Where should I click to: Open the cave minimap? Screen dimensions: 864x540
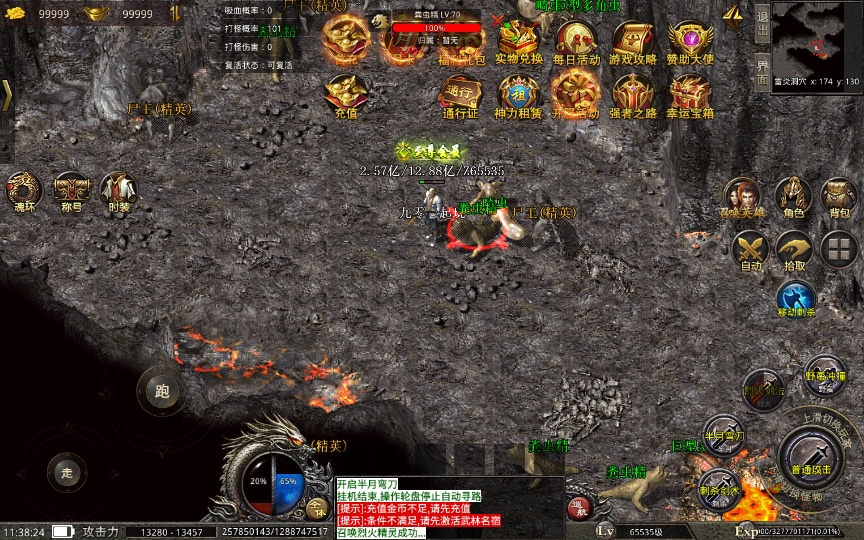click(817, 36)
